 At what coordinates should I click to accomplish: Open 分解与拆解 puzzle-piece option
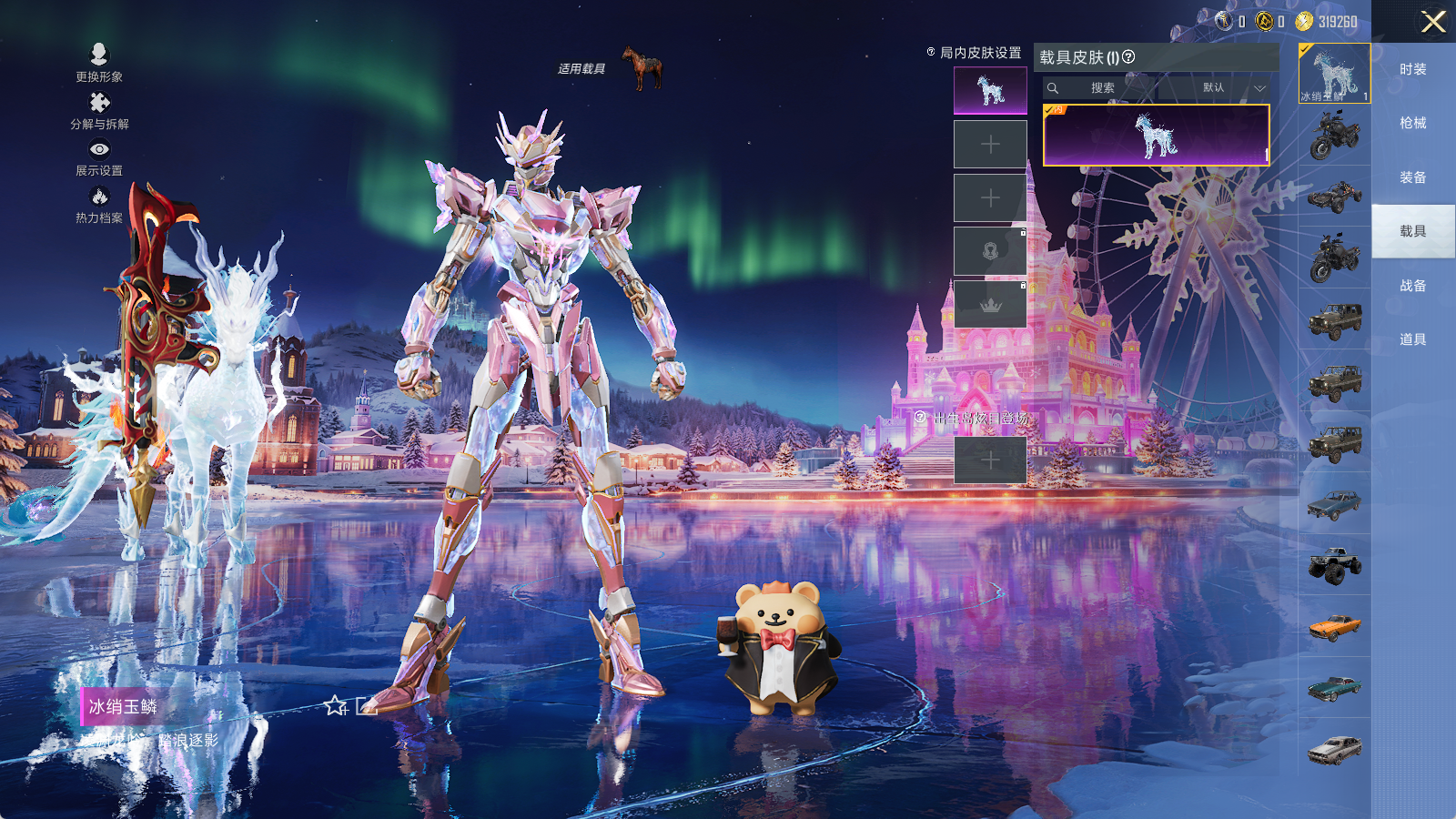click(x=99, y=110)
